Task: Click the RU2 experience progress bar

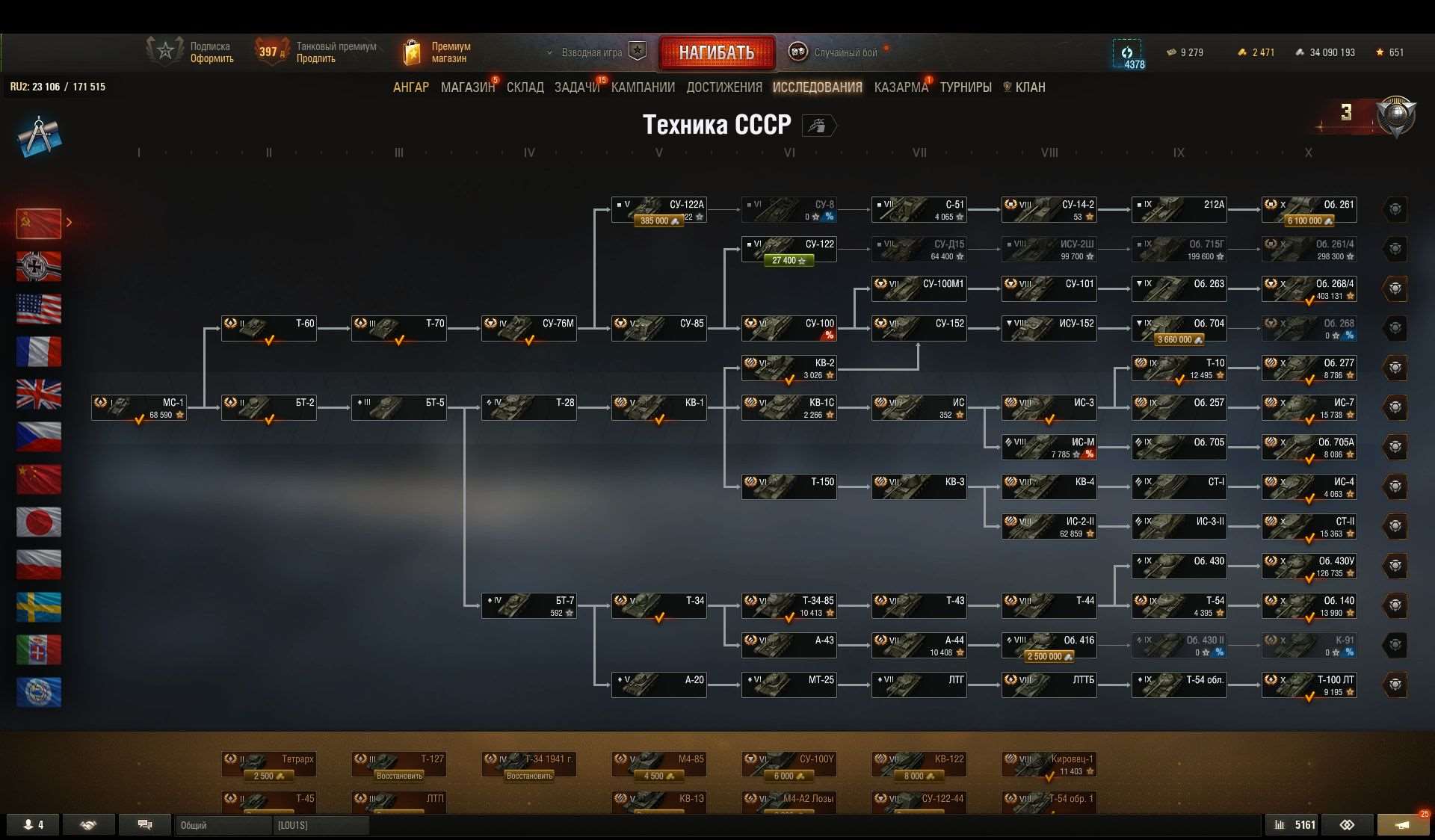Action: coord(57,86)
